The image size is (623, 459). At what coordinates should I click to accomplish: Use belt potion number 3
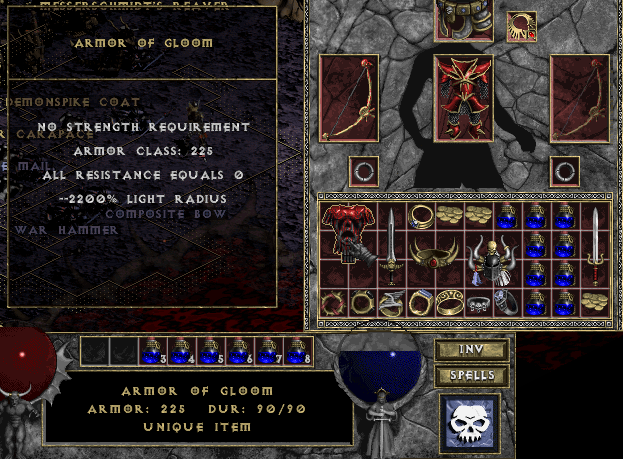(153, 350)
